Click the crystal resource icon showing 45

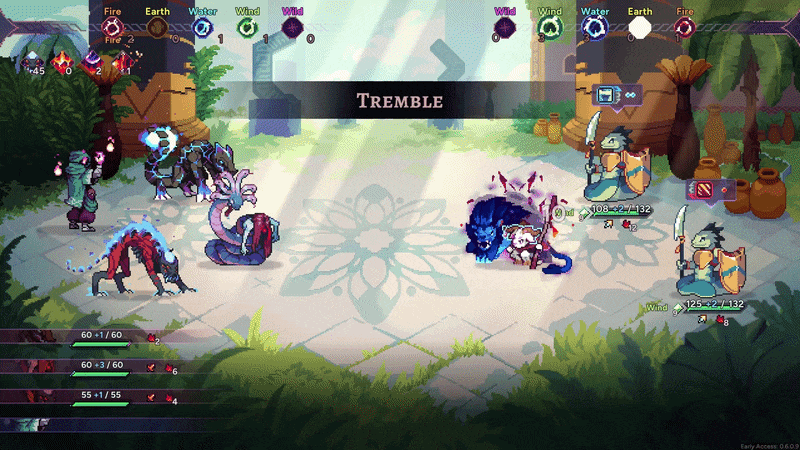pyautogui.click(x=36, y=62)
